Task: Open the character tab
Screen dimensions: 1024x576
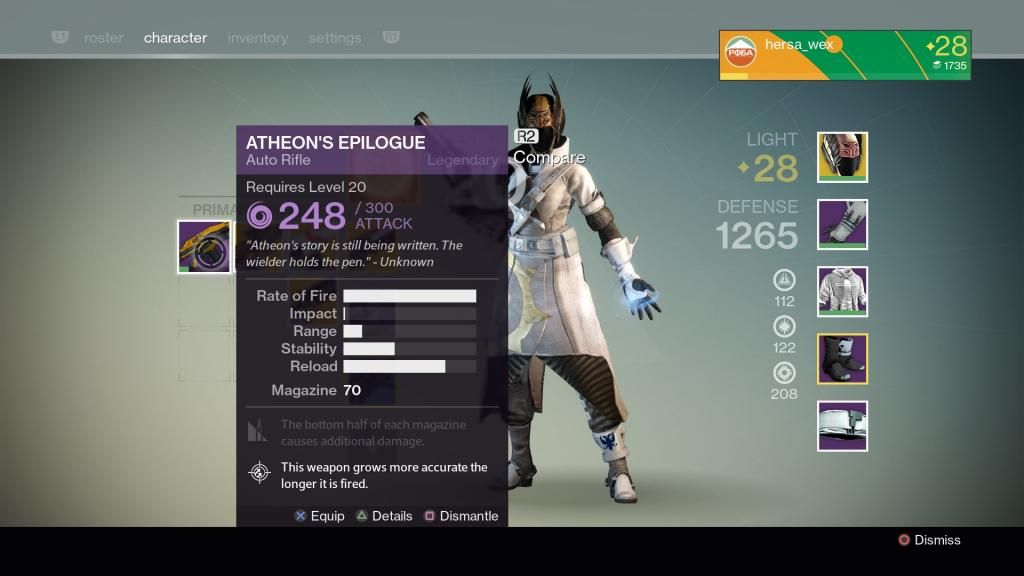Action: [x=175, y=38]
